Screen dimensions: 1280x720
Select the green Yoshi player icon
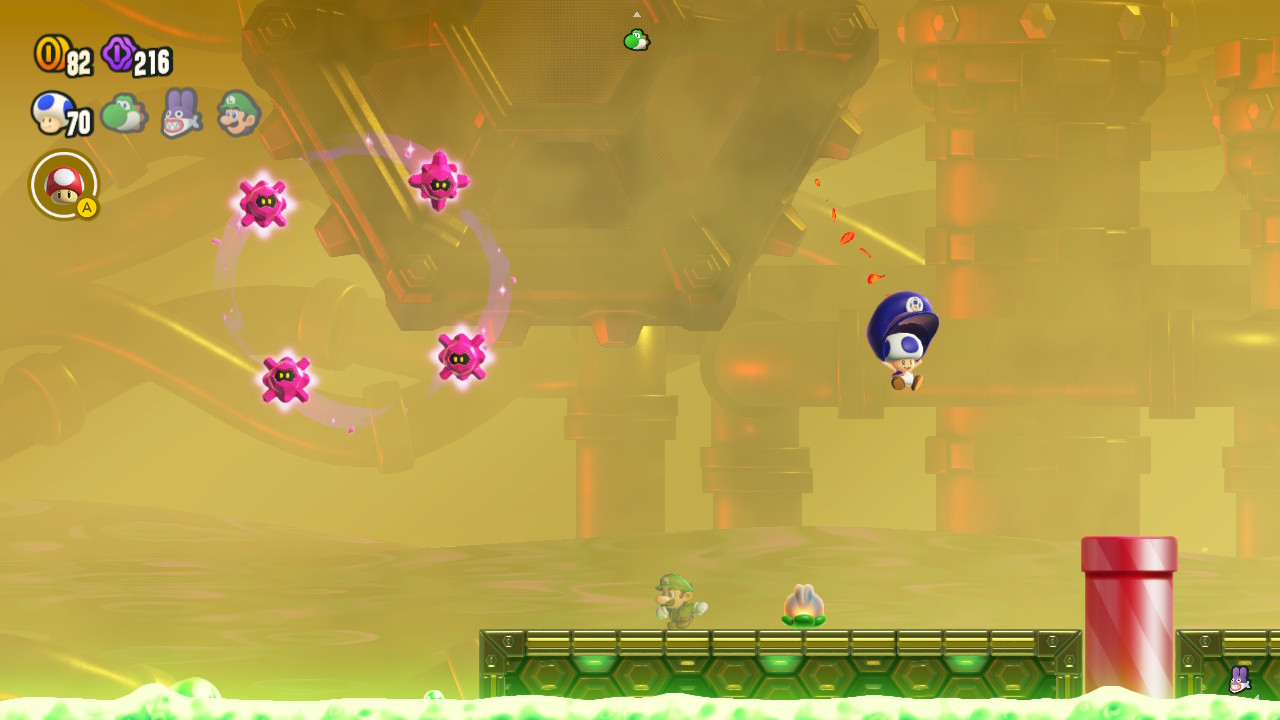coord(124,112)
